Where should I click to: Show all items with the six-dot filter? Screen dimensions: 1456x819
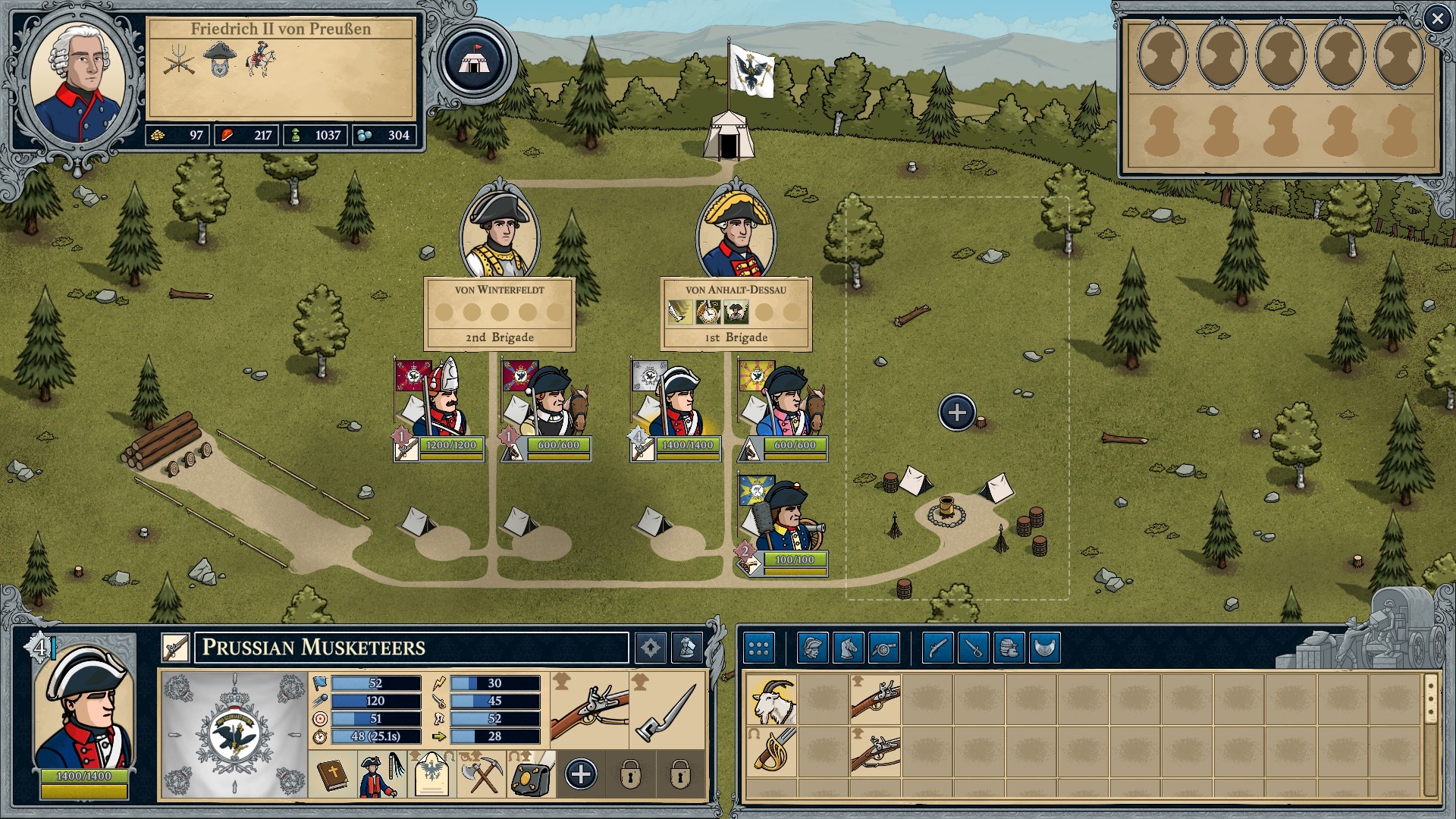click(758, 648)
